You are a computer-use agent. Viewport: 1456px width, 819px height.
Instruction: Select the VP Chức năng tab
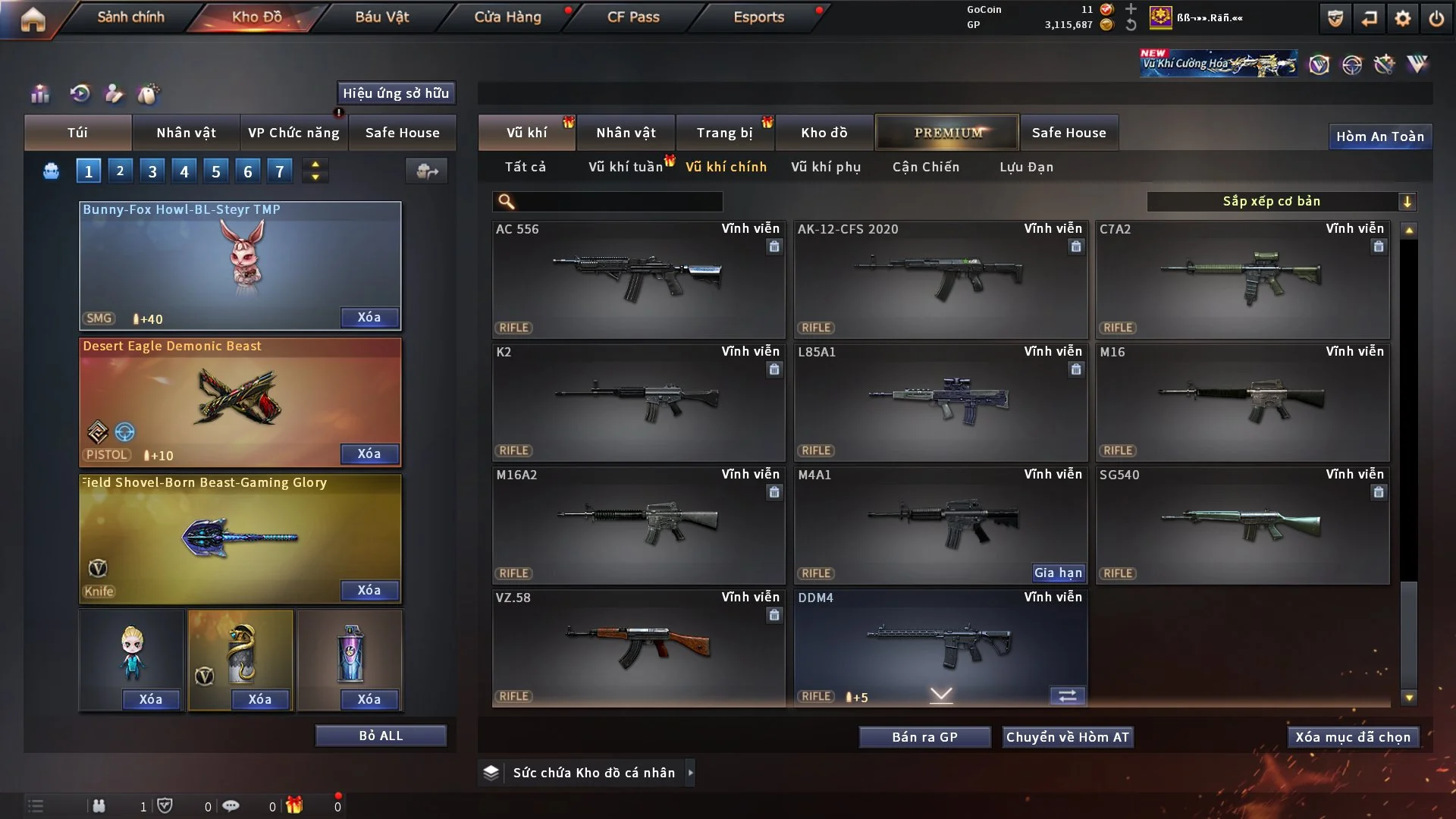(x=293, y=133)
